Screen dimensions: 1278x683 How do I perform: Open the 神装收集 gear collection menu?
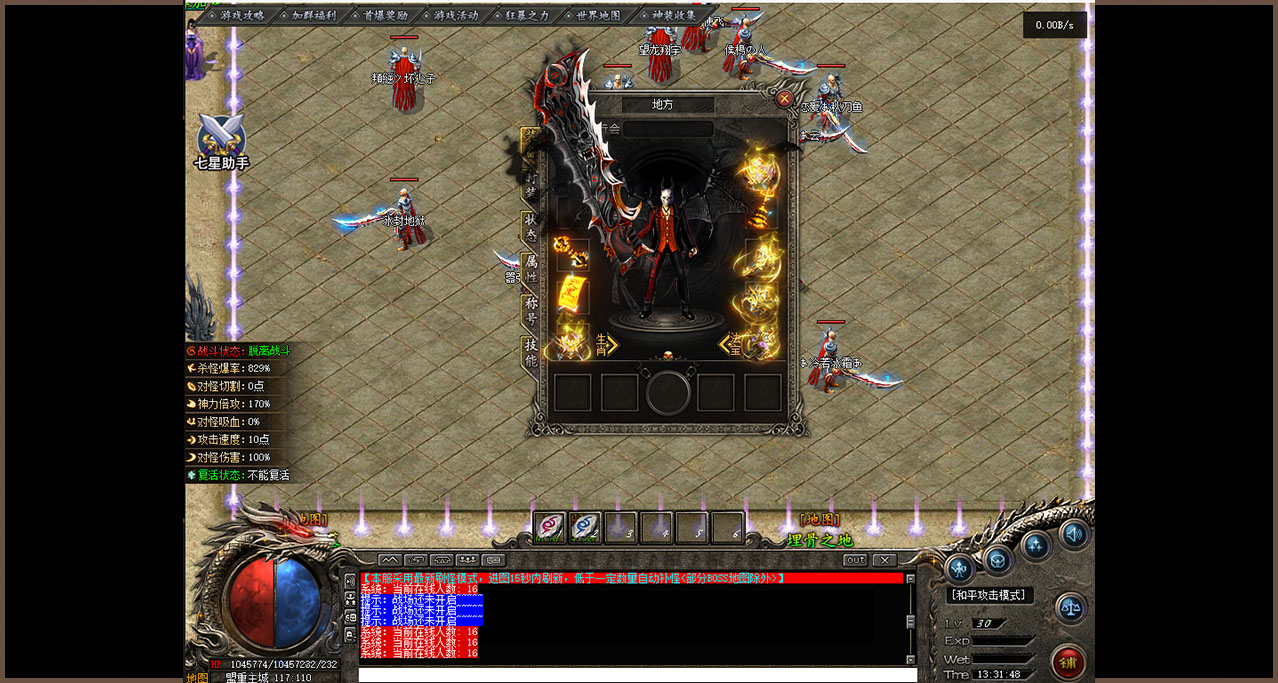pos(673,16)
